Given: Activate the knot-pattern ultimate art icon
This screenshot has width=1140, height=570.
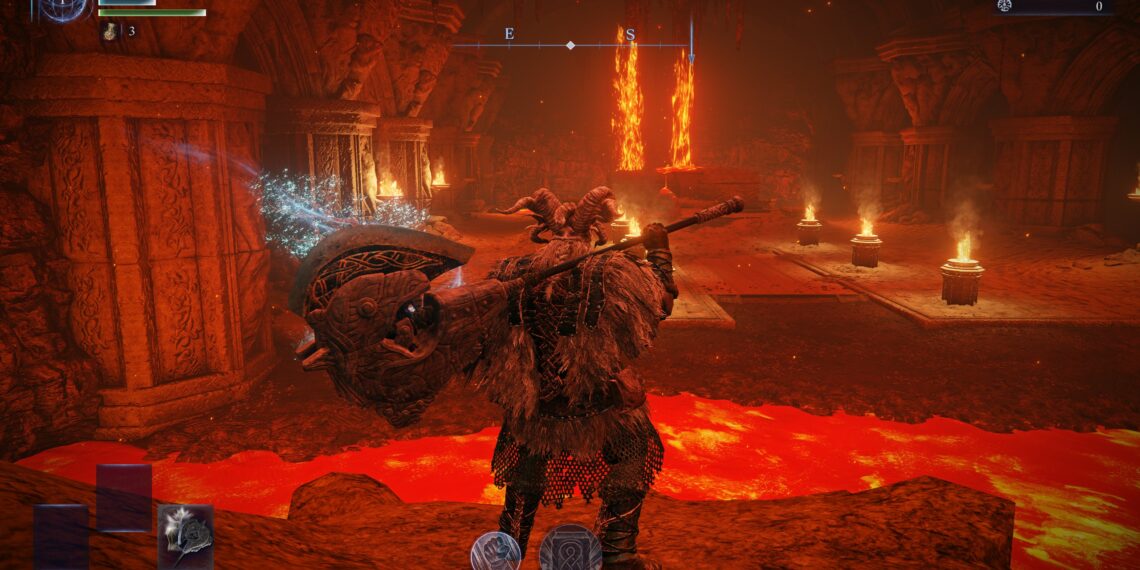Looking at the screenshot, I should point(570,549).
